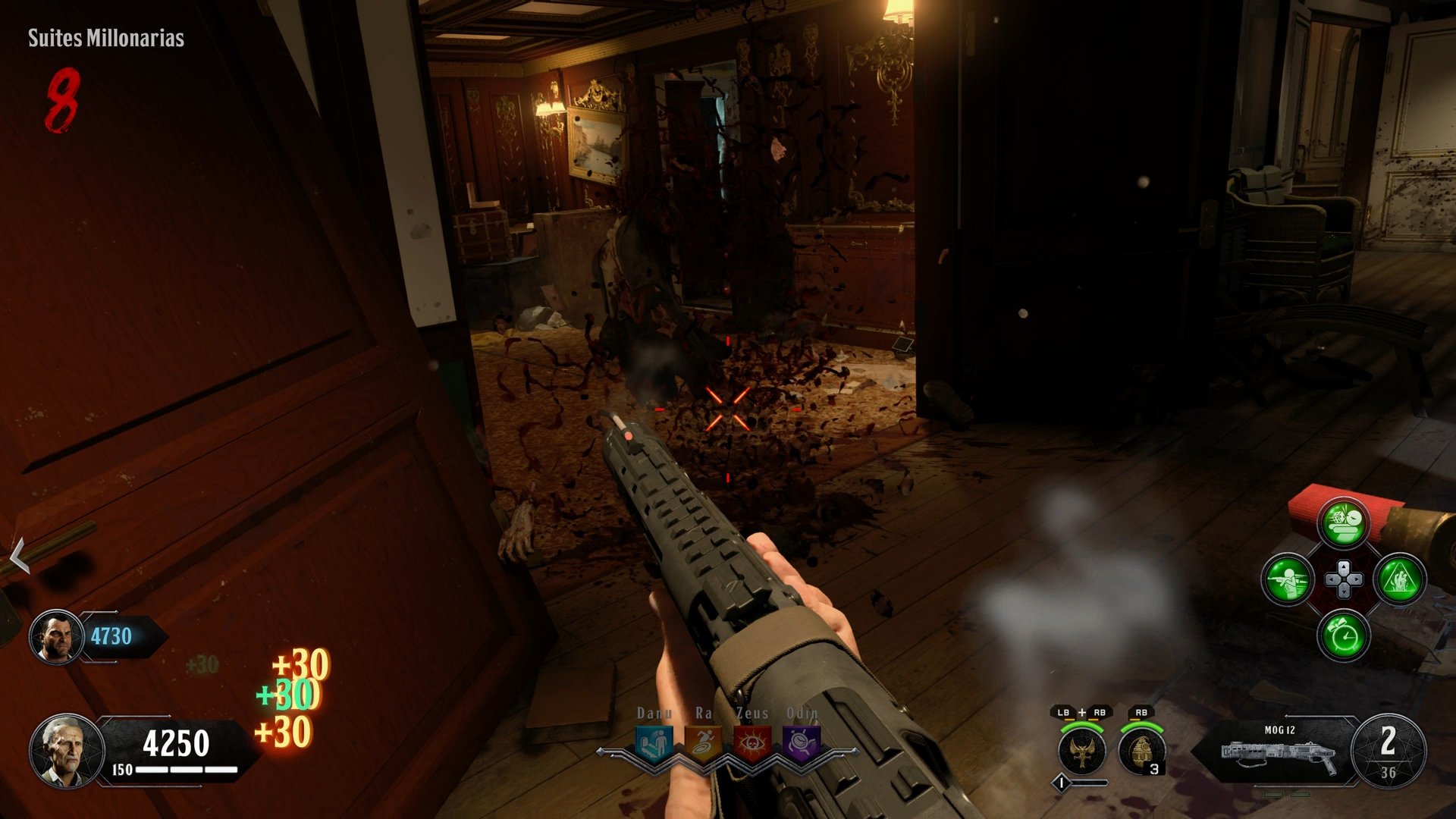Click the Danu label above the perk bar
The width and height of the screenshot is (1456, 819).
point(657,714)
